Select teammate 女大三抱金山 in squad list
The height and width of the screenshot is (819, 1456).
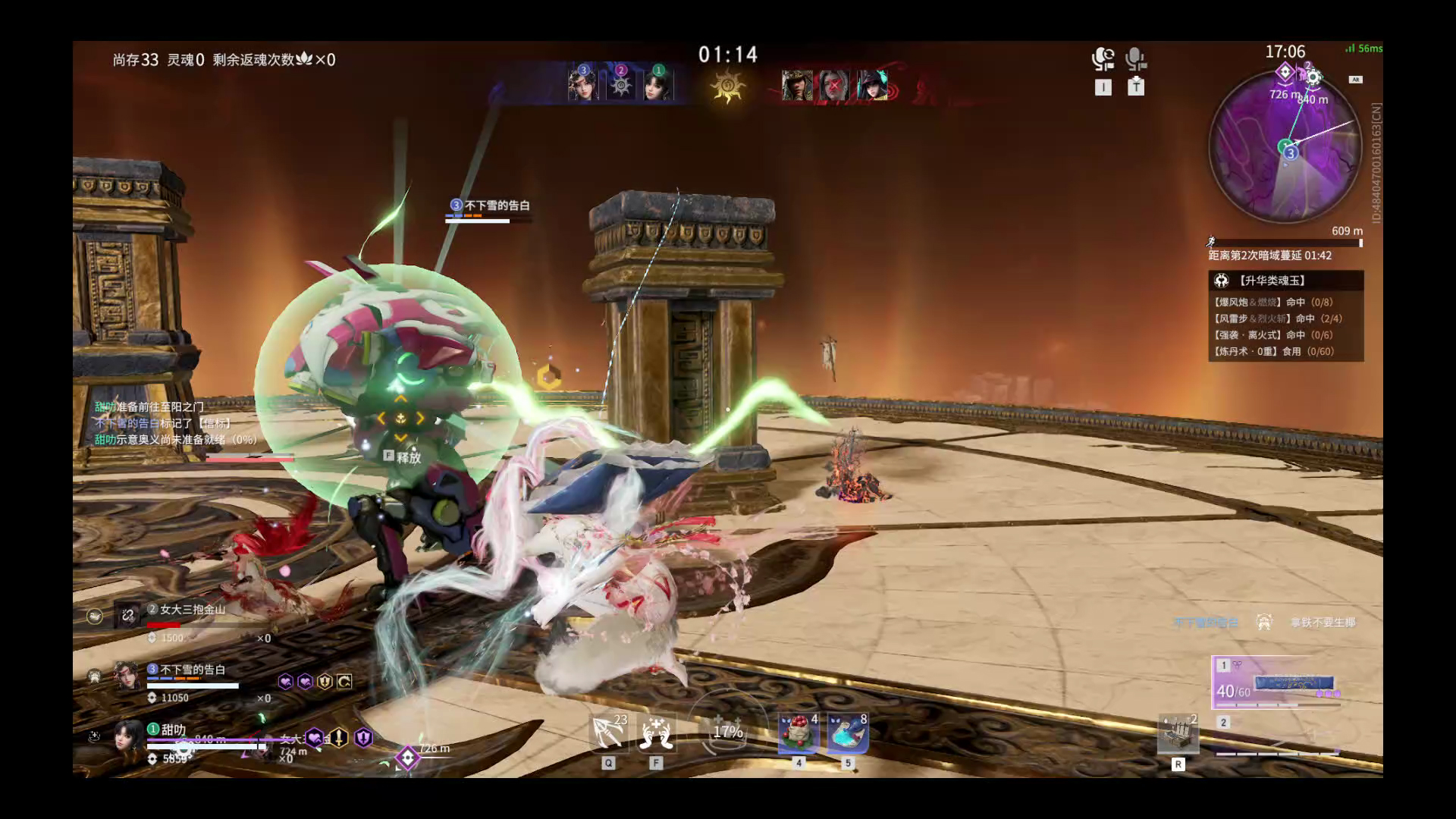127,615
